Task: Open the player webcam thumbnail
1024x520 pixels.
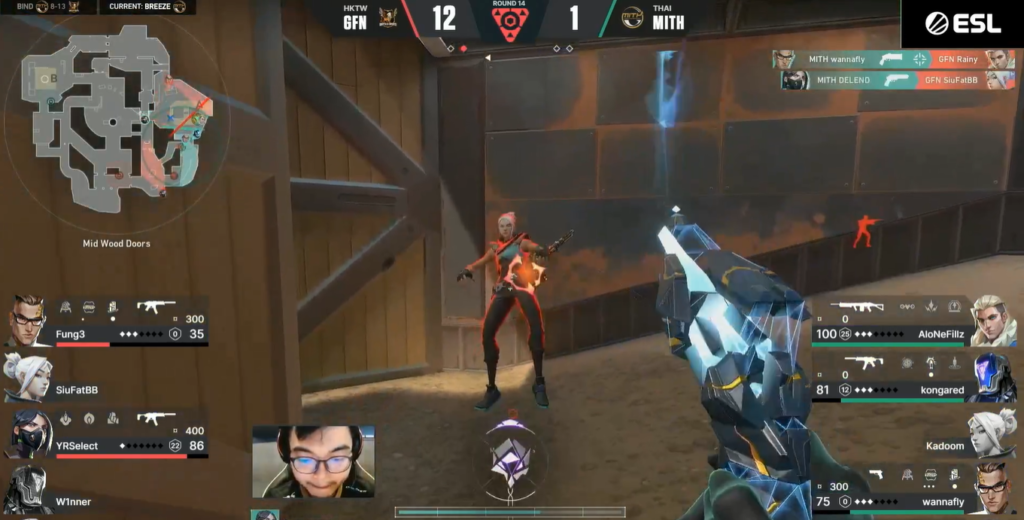Action: coord(313,461)
